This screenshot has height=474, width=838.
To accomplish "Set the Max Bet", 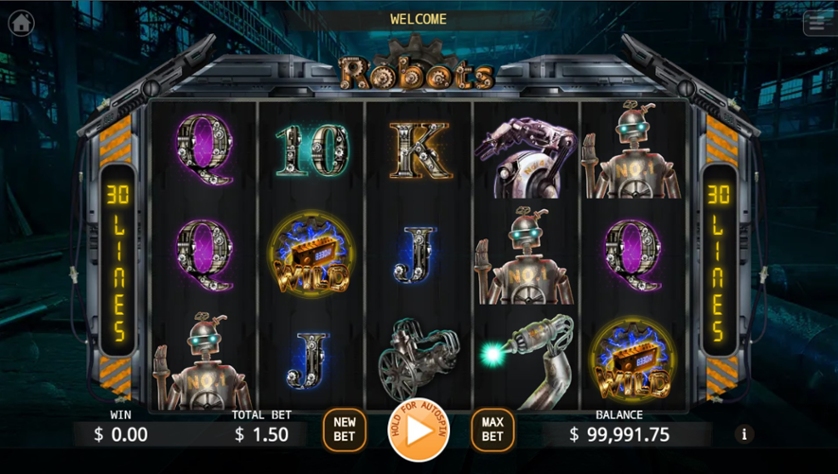I will [x=492, y=430].
